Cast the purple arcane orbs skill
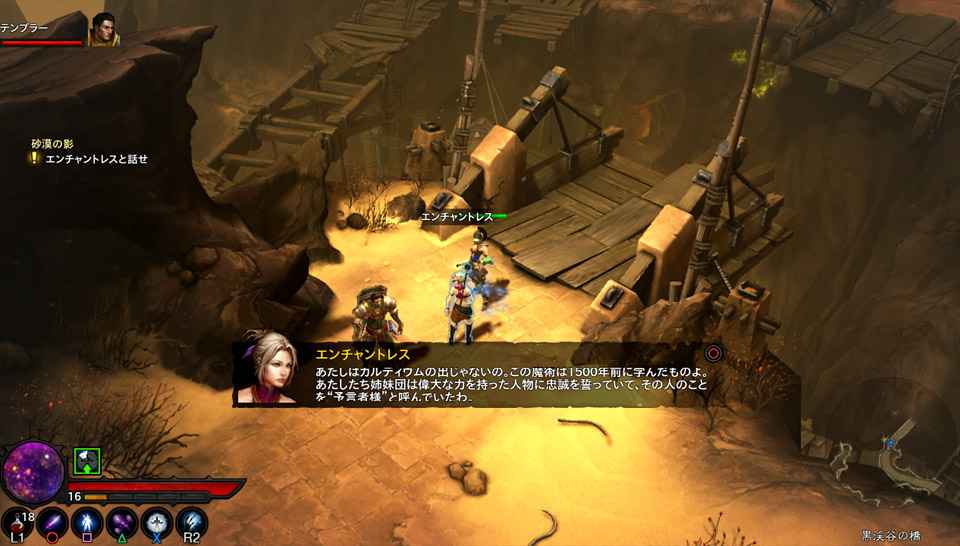Image resolution: width=960 pixels, height=546 pixels. point(122,523)
